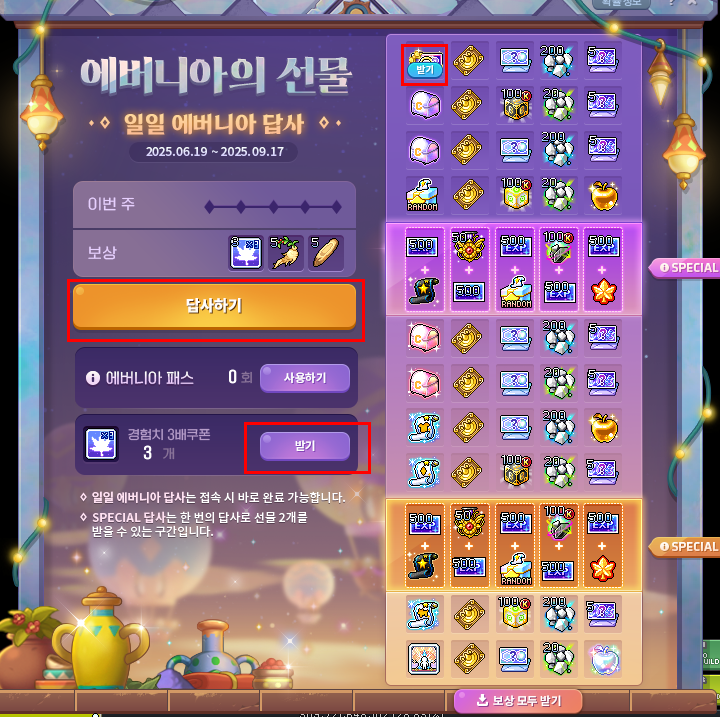Select the root item in the 보상 row

pyautogui.click(x=286, y=253)
